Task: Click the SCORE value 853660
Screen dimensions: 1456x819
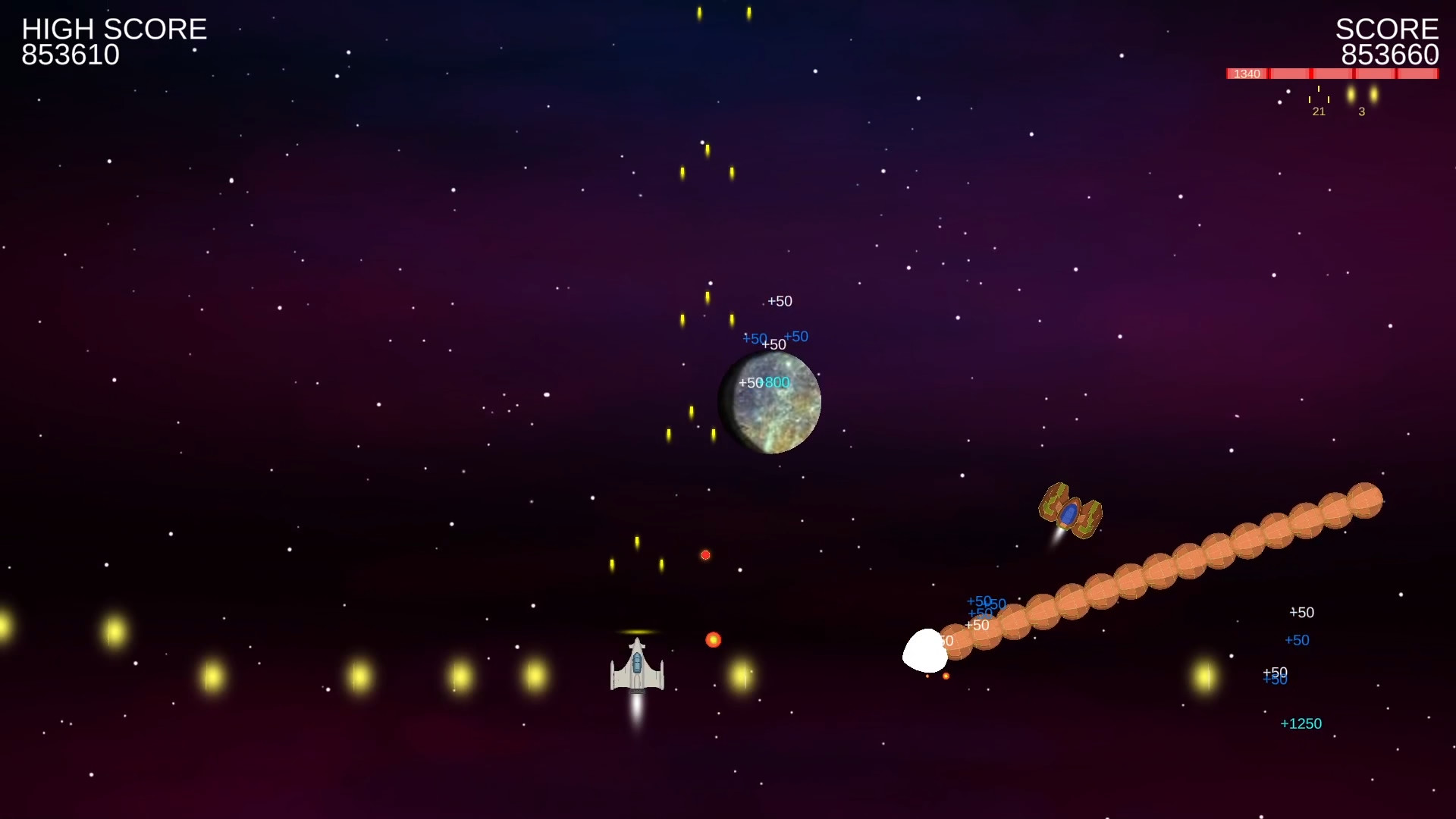Action: point(1390,54)
